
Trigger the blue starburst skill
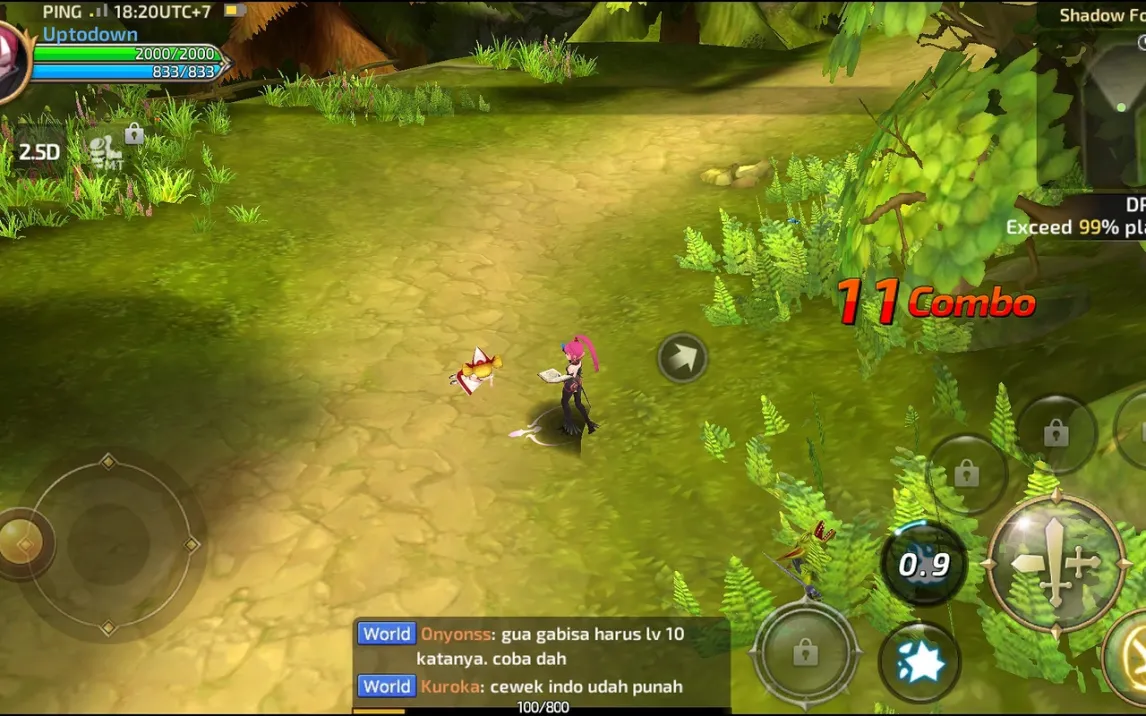click(919, 661)
